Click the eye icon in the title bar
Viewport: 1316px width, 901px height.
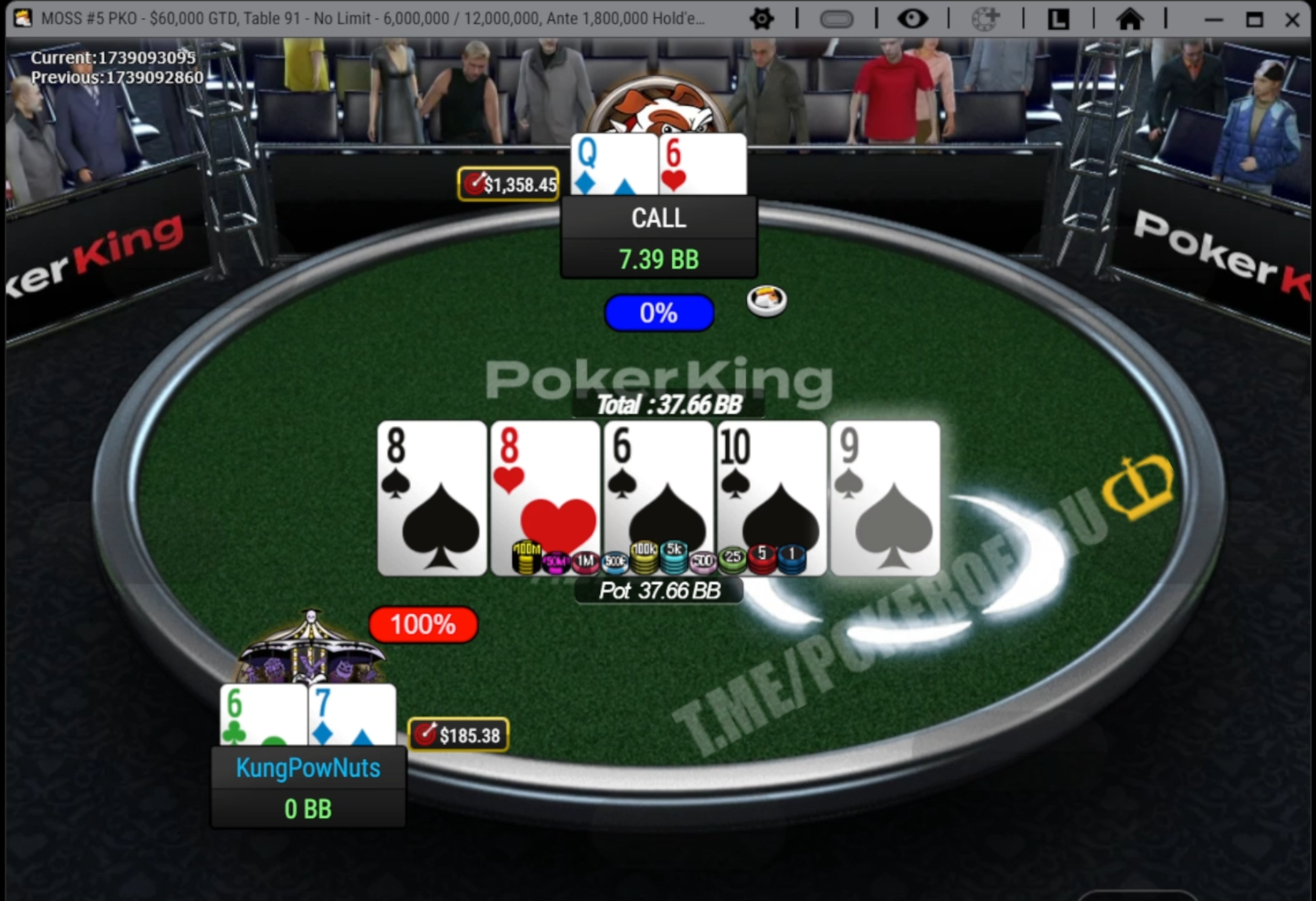912,19
